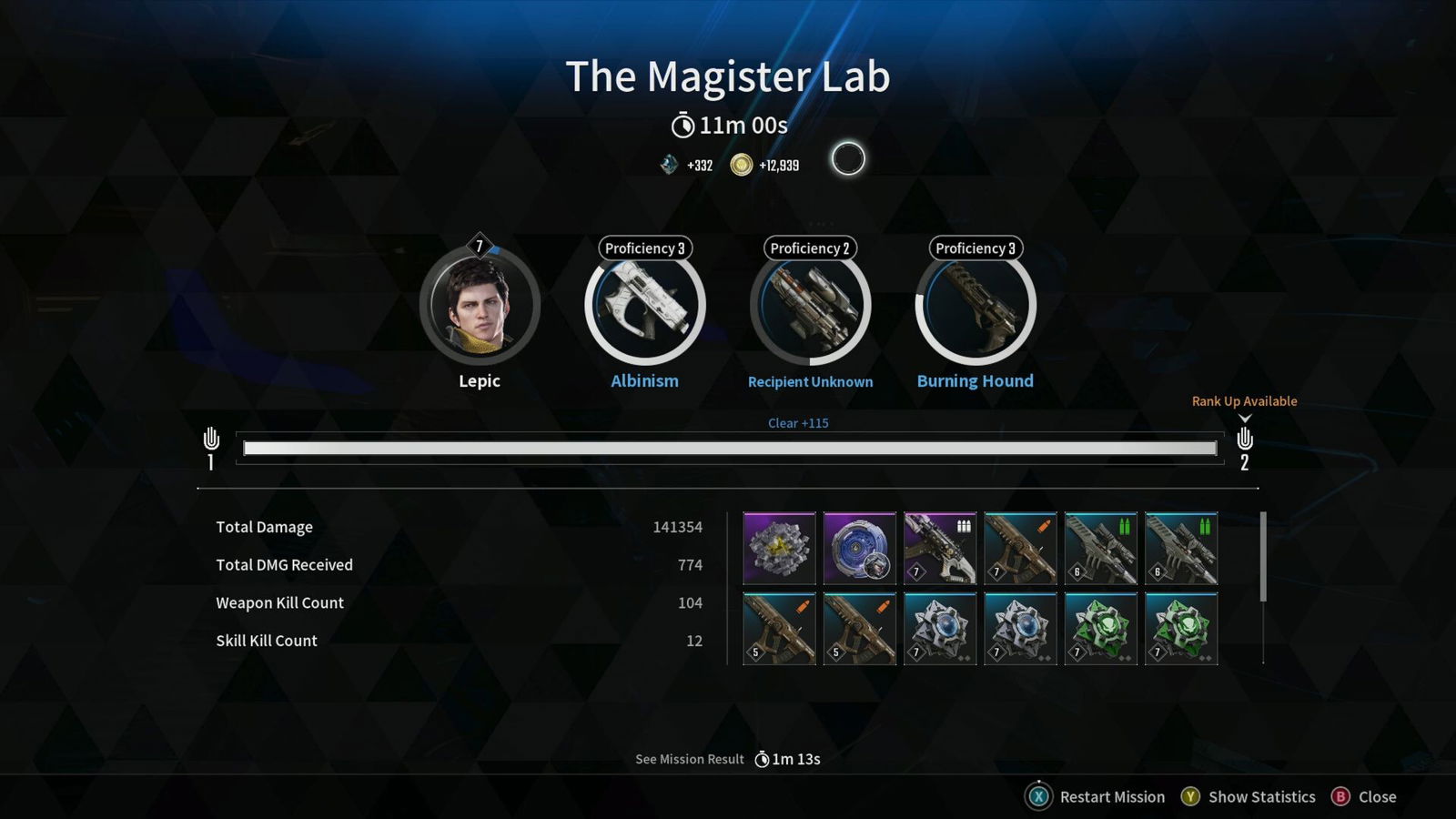Select the purple crystalline cluster reward
Image resolution: width=1456 pixels, height=819 pixels.
(779, 548)
